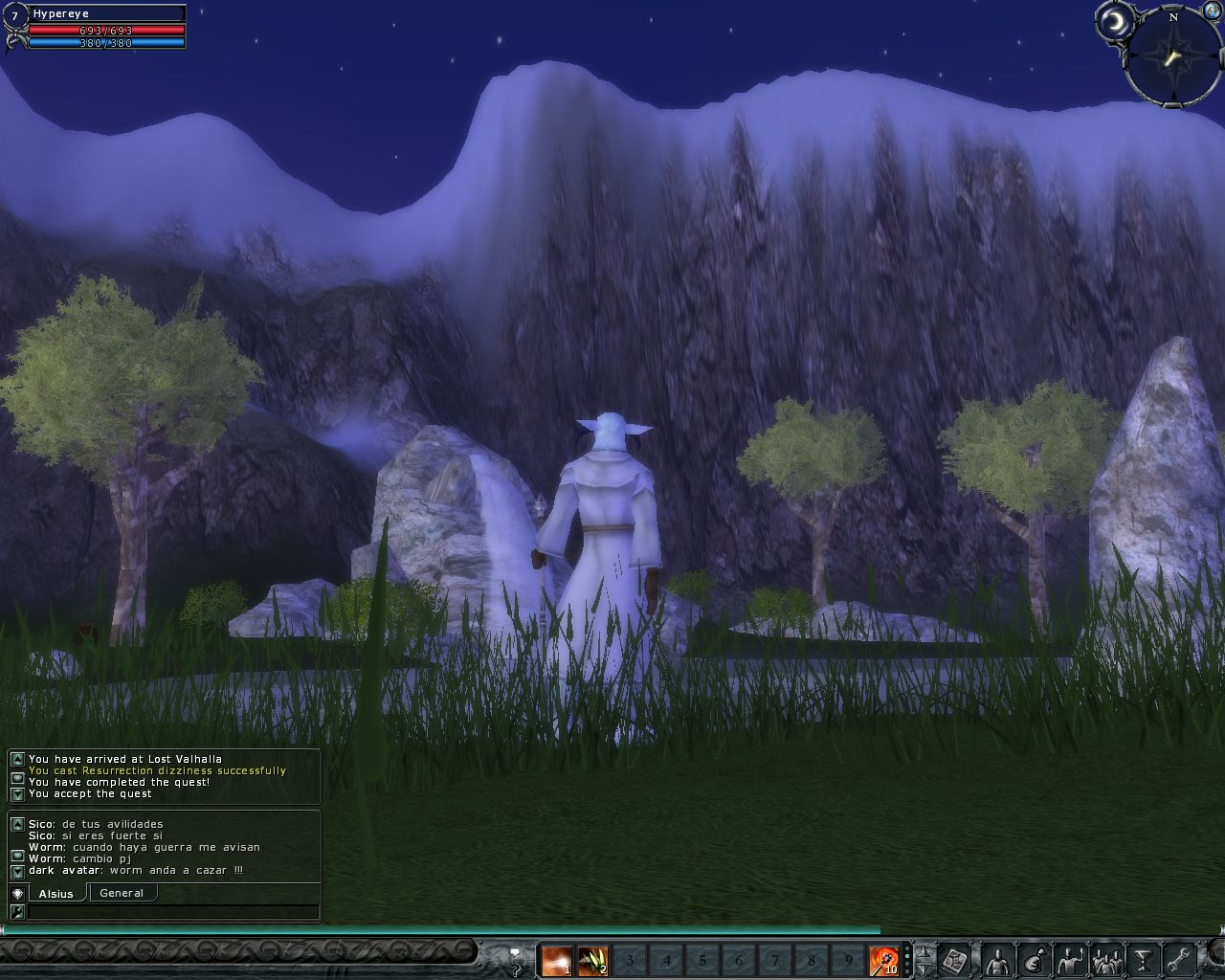The height and width of the screenshot is (980, 1225).
Task: Click the Hypereye player name plate
Action: click(105, 13)
